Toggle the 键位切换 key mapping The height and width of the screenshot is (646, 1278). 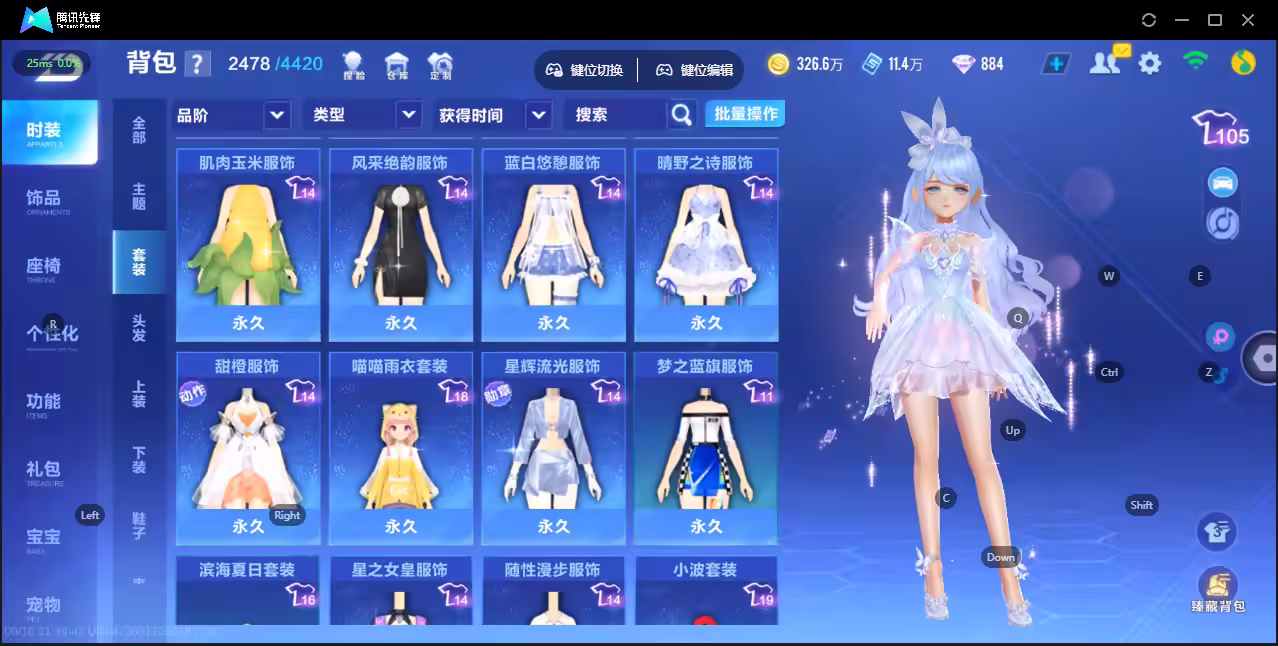click(585, 70)
